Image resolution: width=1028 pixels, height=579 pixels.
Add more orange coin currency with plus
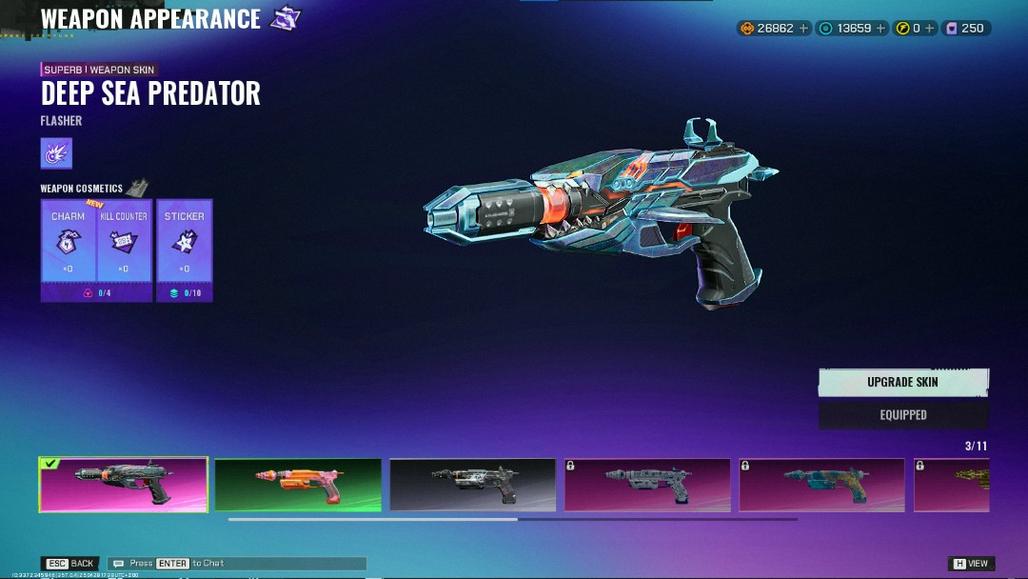pyautogui.click(x=802, y=28)
